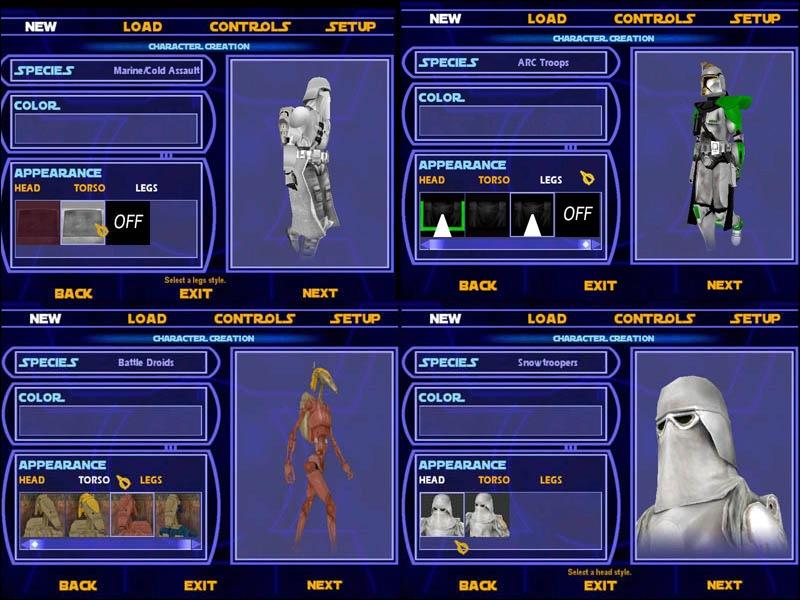Go BACK from the Marine/Cold Assault screen
This screenshot has height=600, width=800.
click(73, 293)
